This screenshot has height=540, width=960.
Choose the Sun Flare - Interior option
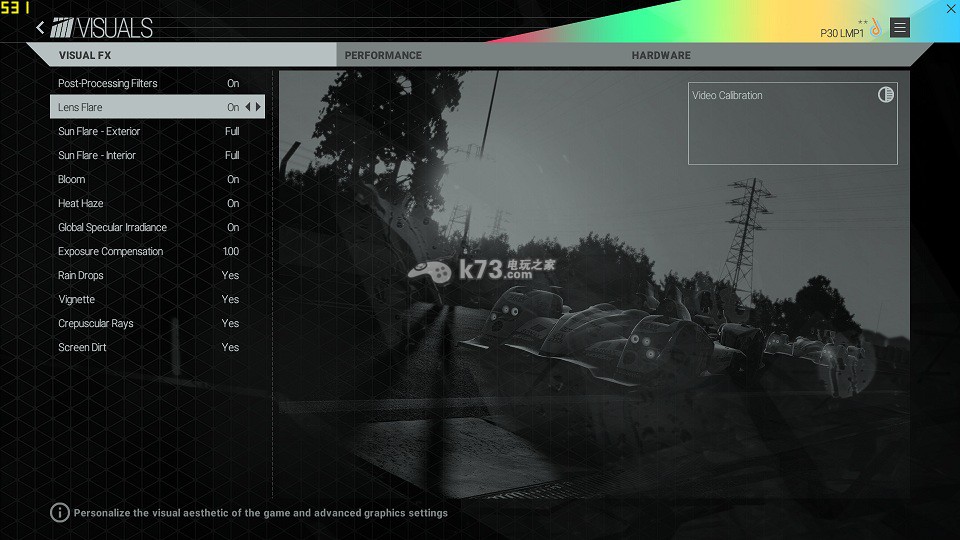click(150, 155)
